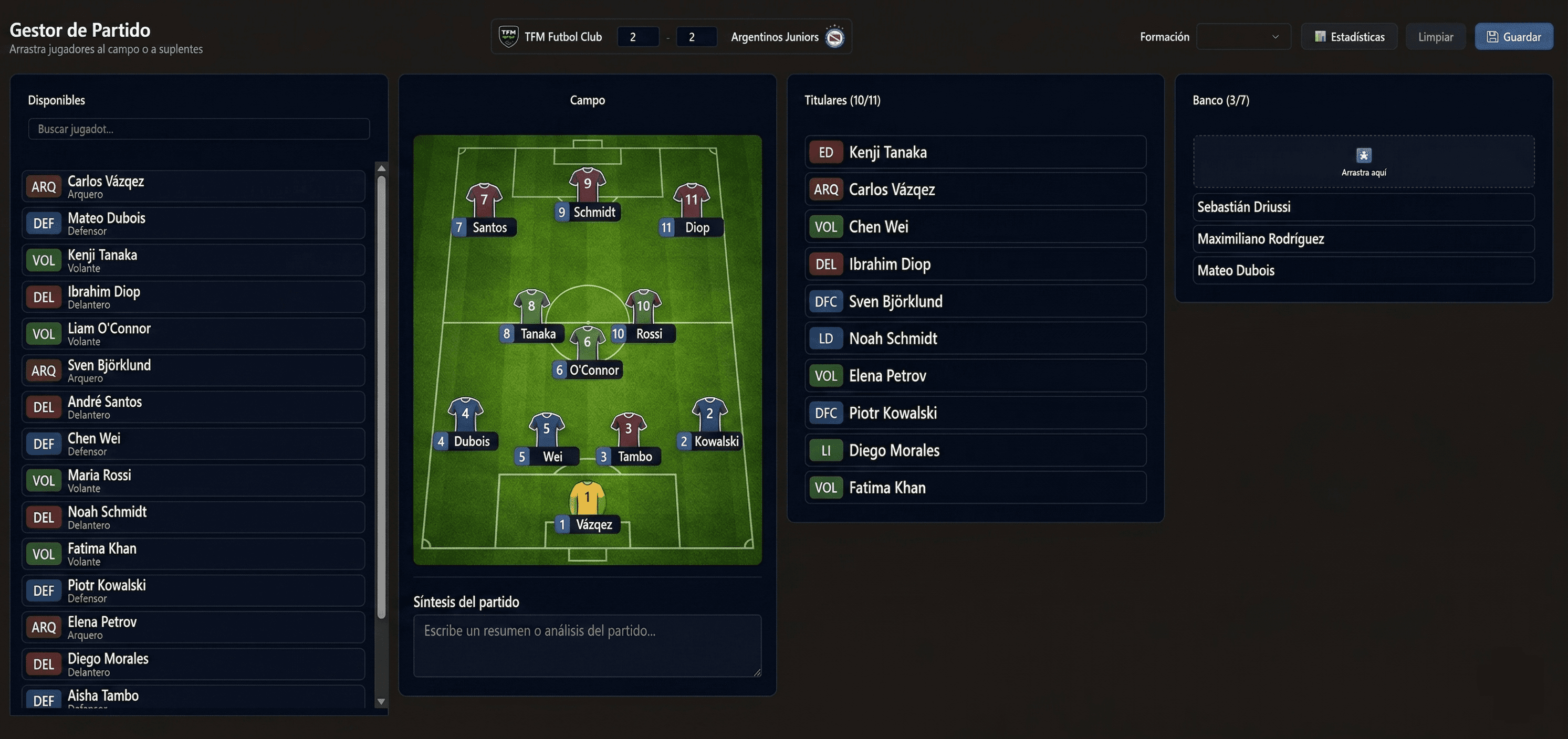Choose André Santos from available players
Viewport: 1568px width, 739px height.
pos(194,407)
